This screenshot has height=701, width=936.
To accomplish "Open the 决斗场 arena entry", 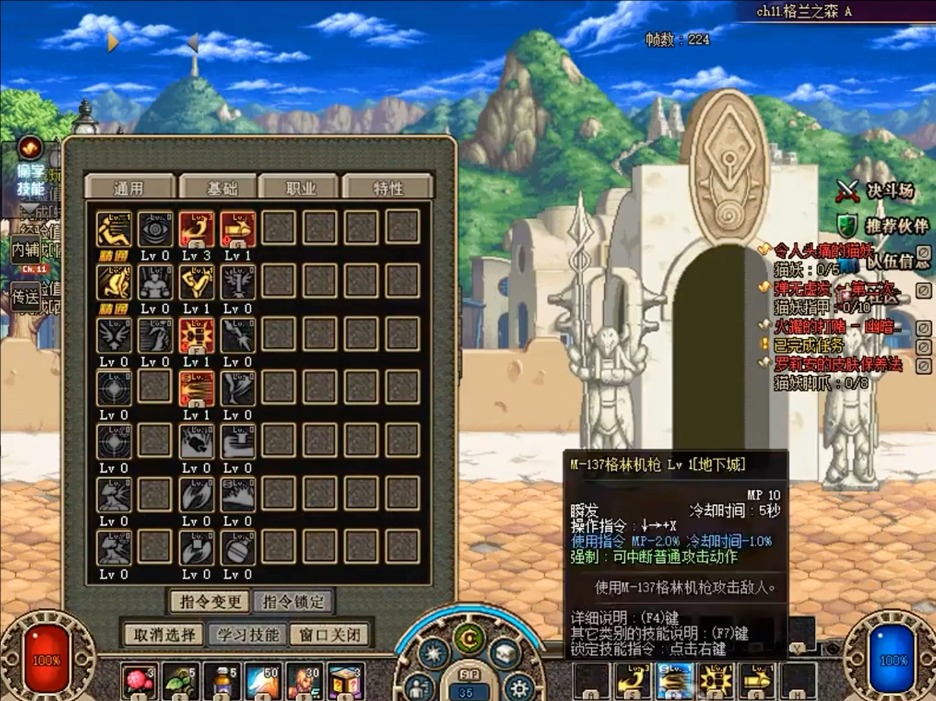I will (878, 189).
